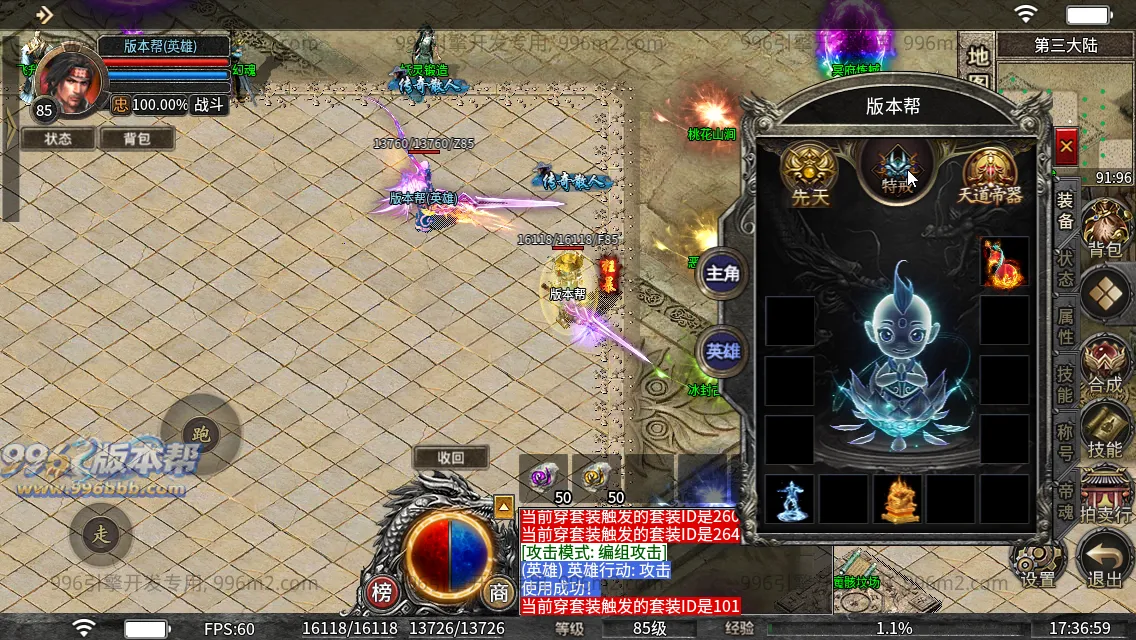Image resolution: width=1136 pixels, height=640 pixels.
Task: Close the equipment panel with red X
Action: pyautogui.click(x=1066, y=147)
